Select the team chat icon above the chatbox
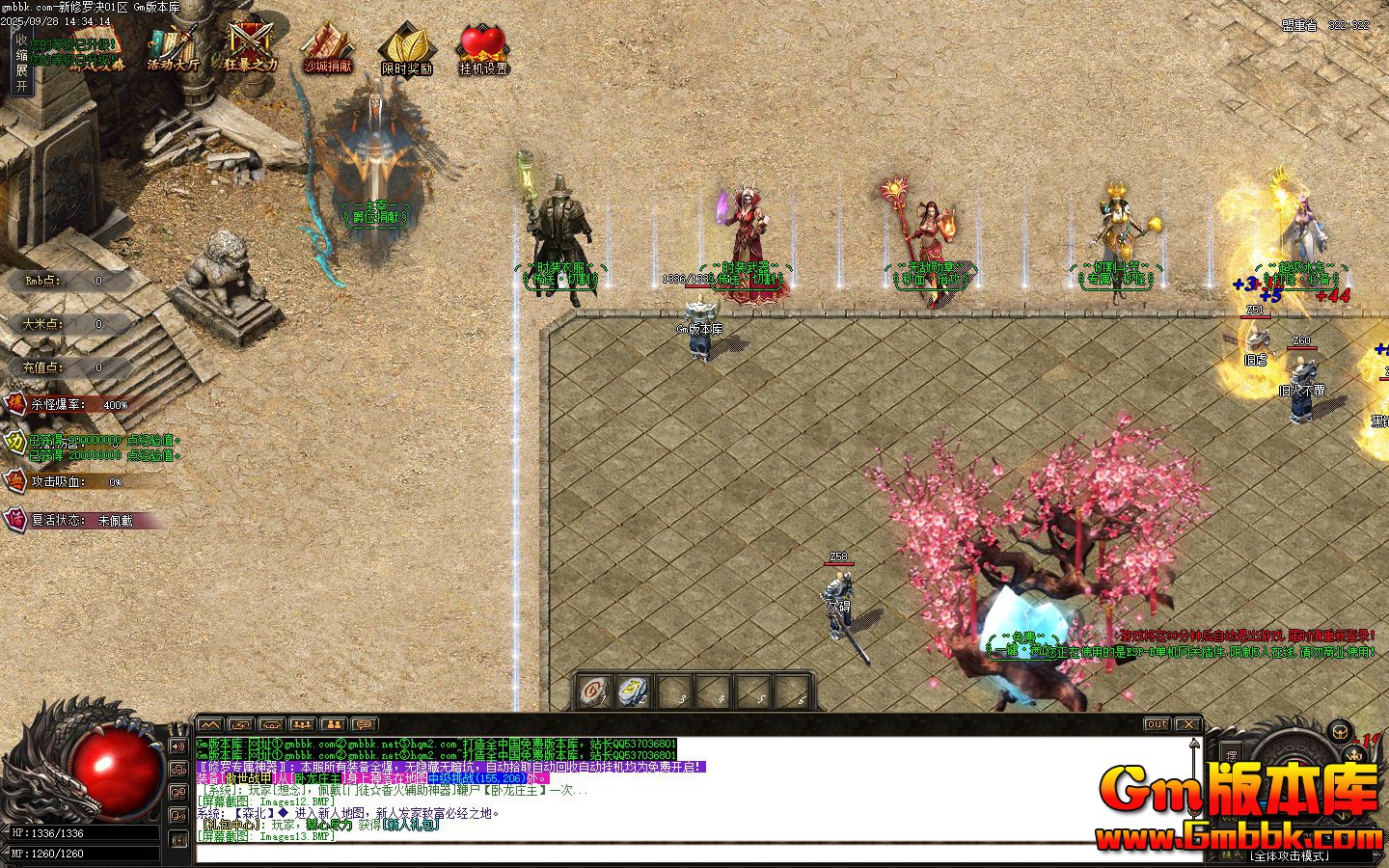The image size is (1389, 868). [x=300, y=725]
